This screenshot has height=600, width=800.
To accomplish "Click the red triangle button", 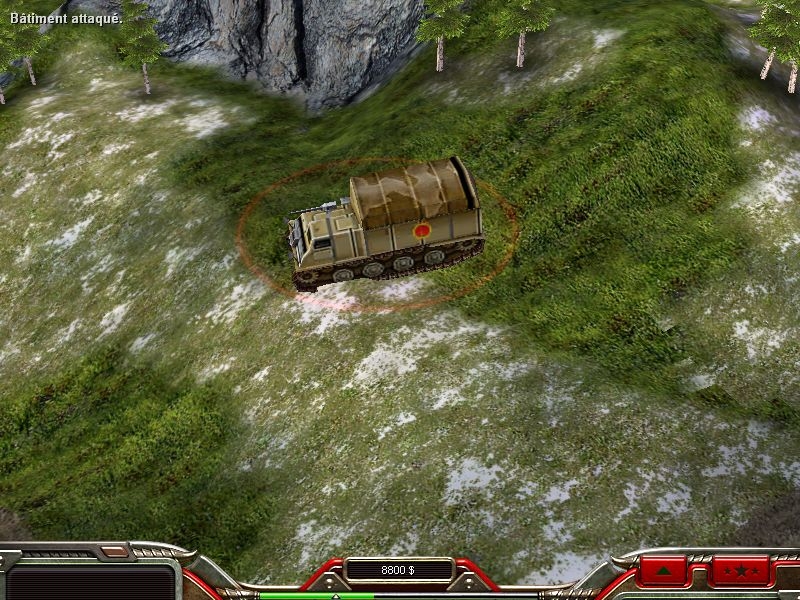I will coord(664,573).
